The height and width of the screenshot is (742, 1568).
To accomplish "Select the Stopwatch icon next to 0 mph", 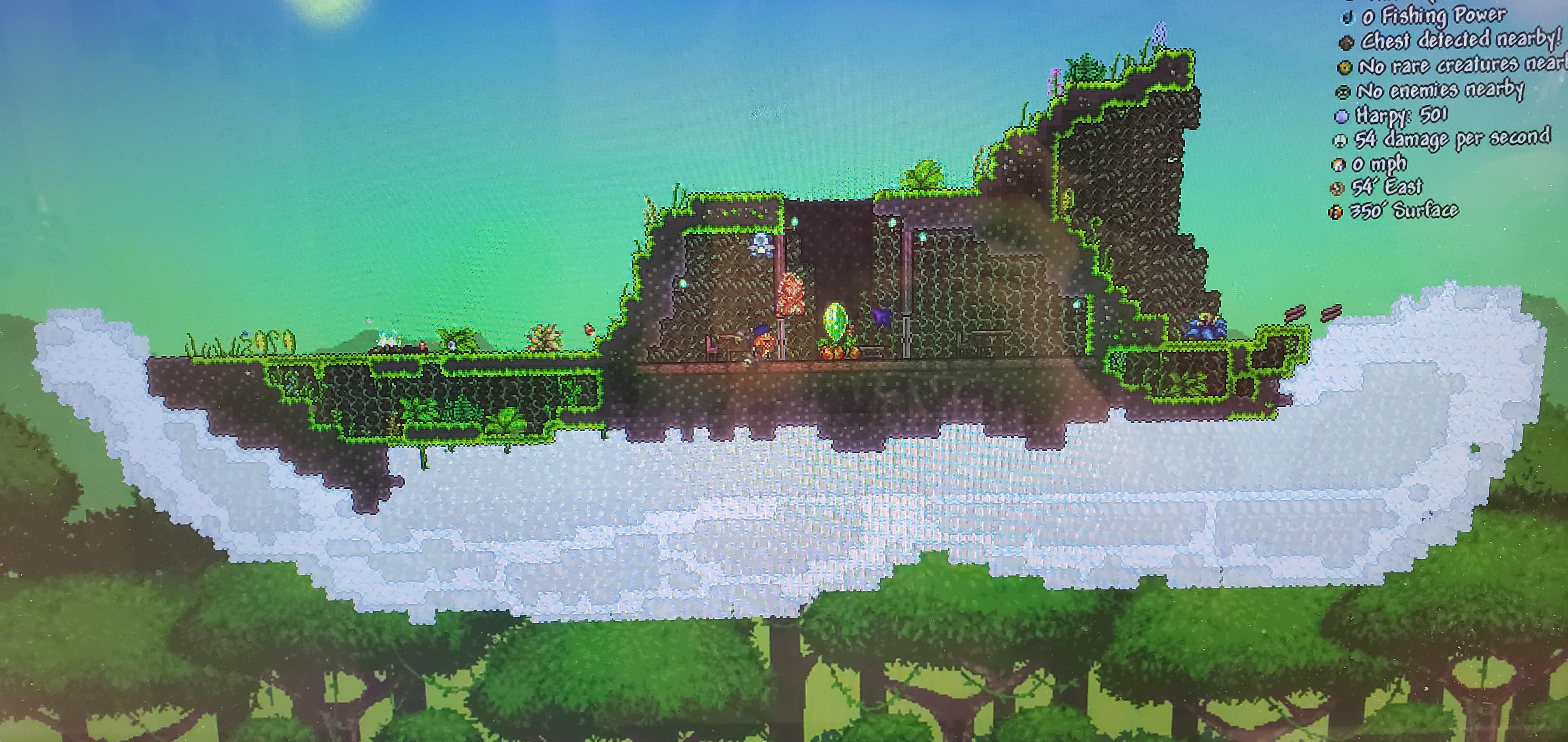I will 1339,164.
